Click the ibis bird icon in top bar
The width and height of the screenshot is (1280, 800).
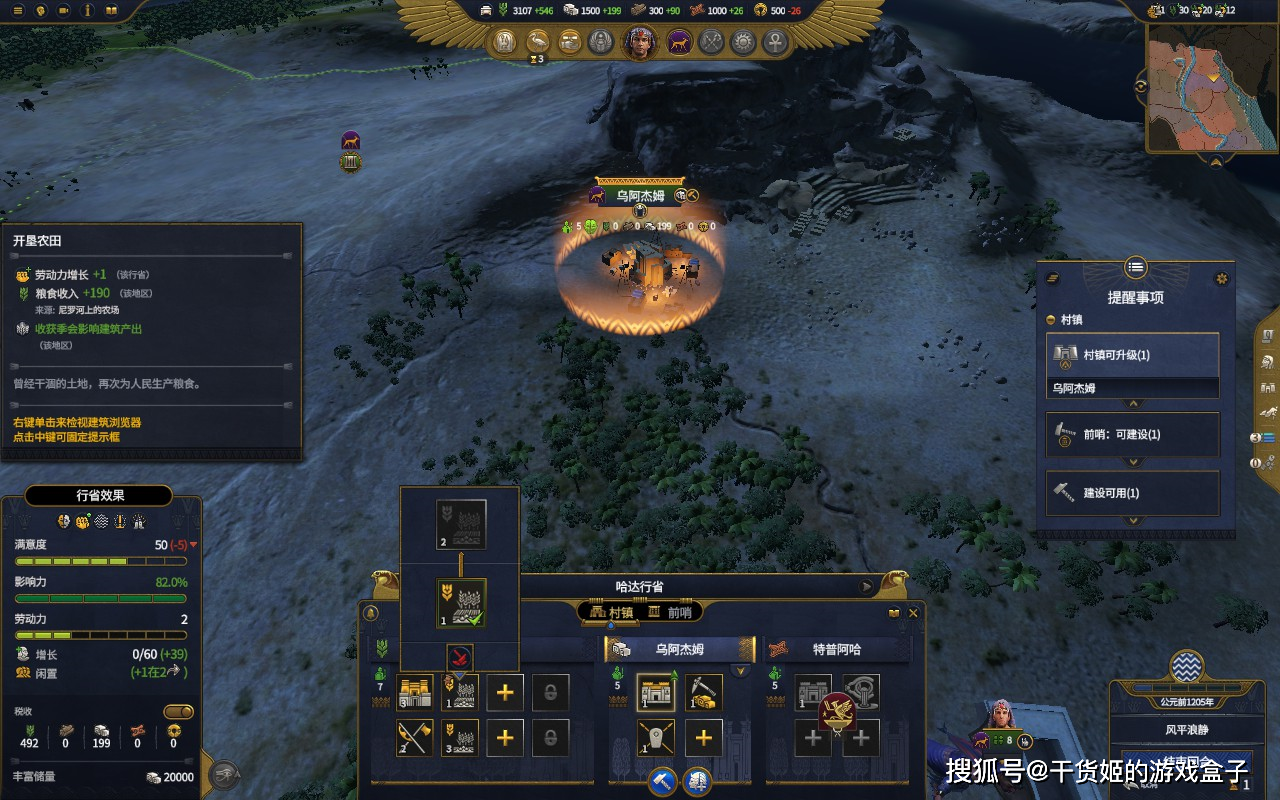tap(537, 42)
